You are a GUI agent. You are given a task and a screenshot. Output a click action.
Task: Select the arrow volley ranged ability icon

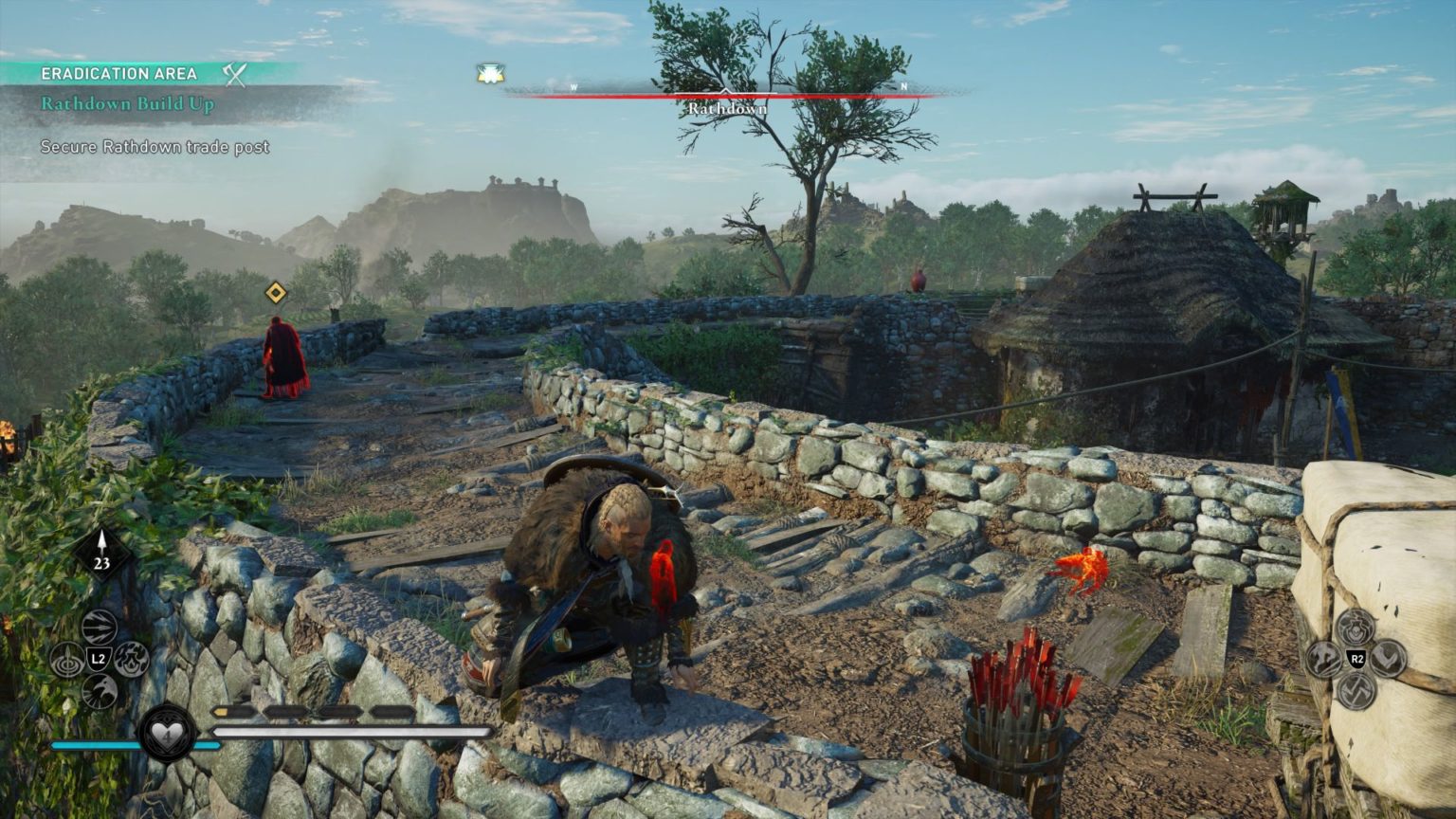point(99,627)
